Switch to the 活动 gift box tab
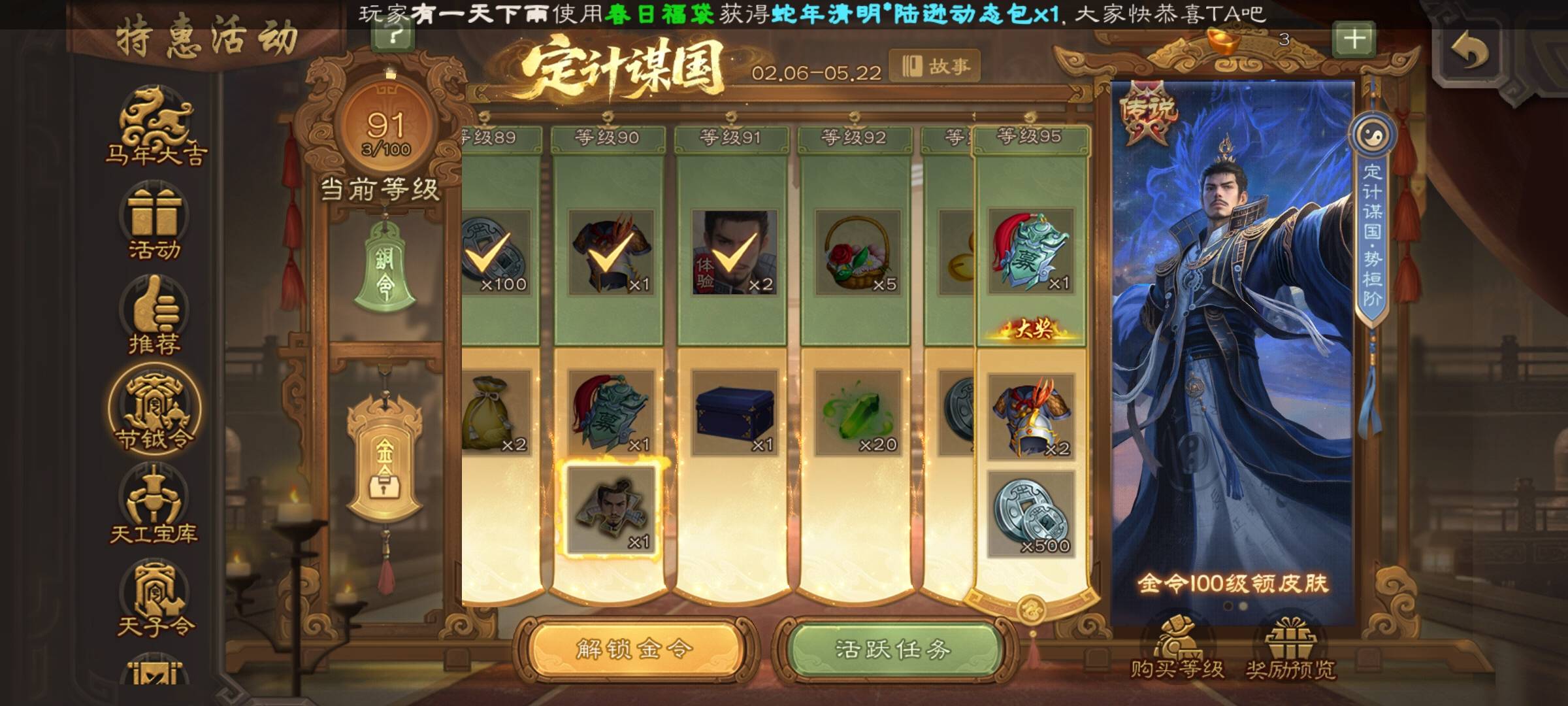This screenshot has width=1568, height=706. click(x=154, y=222)
